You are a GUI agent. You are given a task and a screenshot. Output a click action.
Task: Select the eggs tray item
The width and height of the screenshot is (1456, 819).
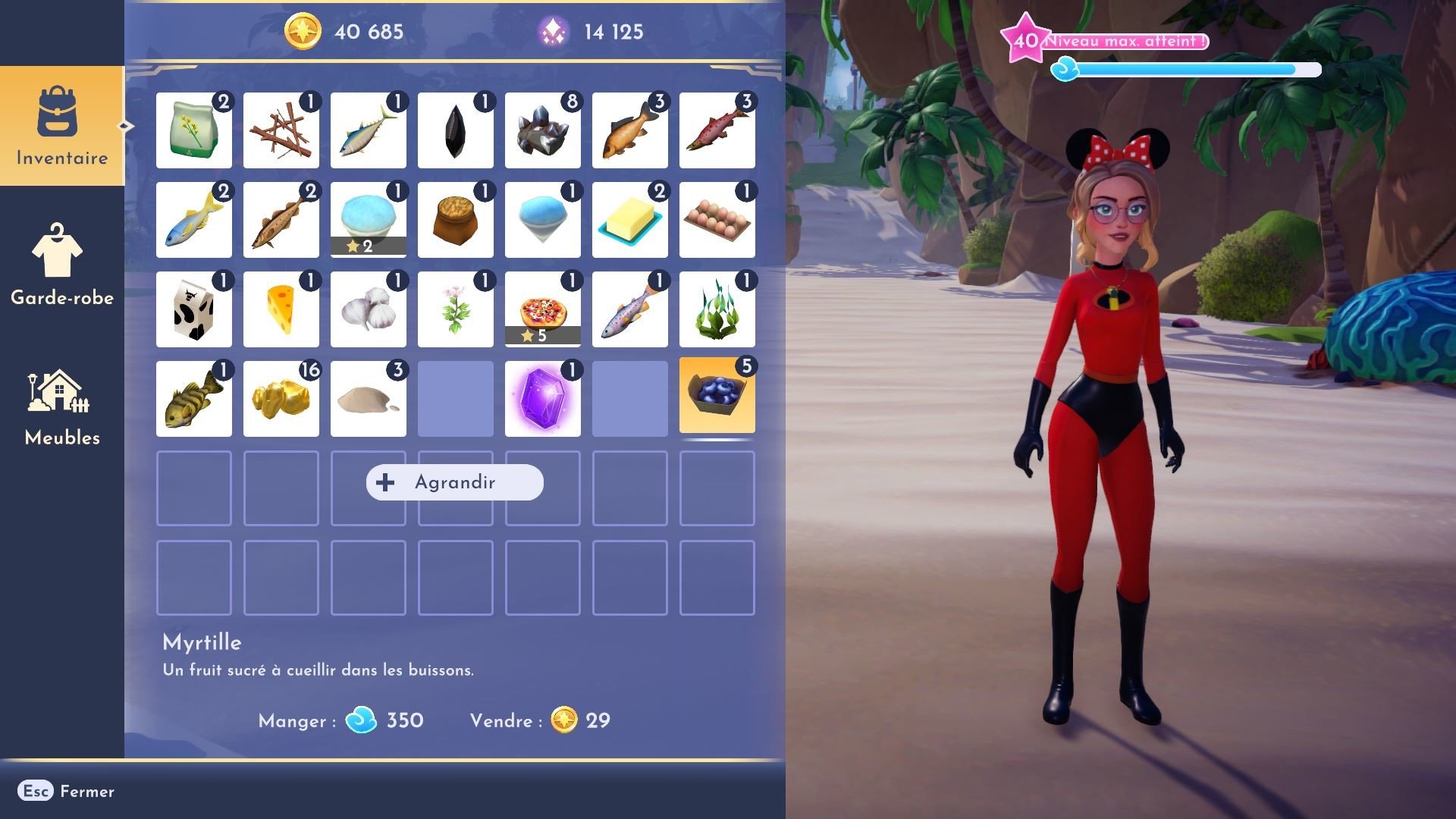coord(717,219)
